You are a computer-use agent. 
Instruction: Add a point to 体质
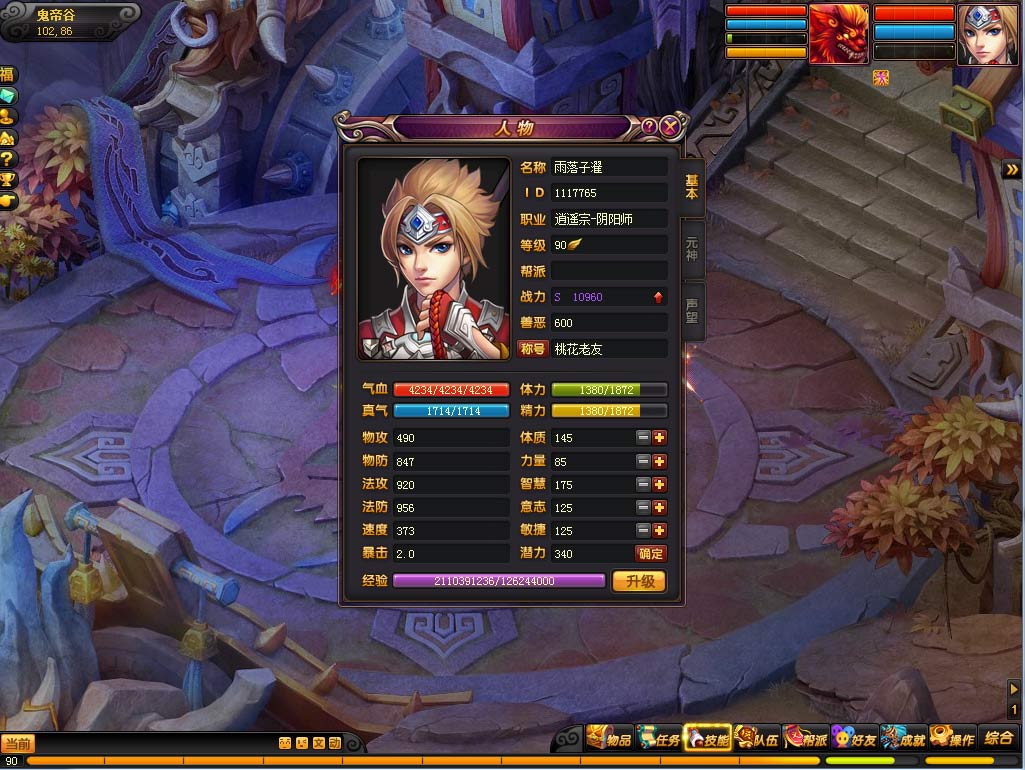coord(659,438)
